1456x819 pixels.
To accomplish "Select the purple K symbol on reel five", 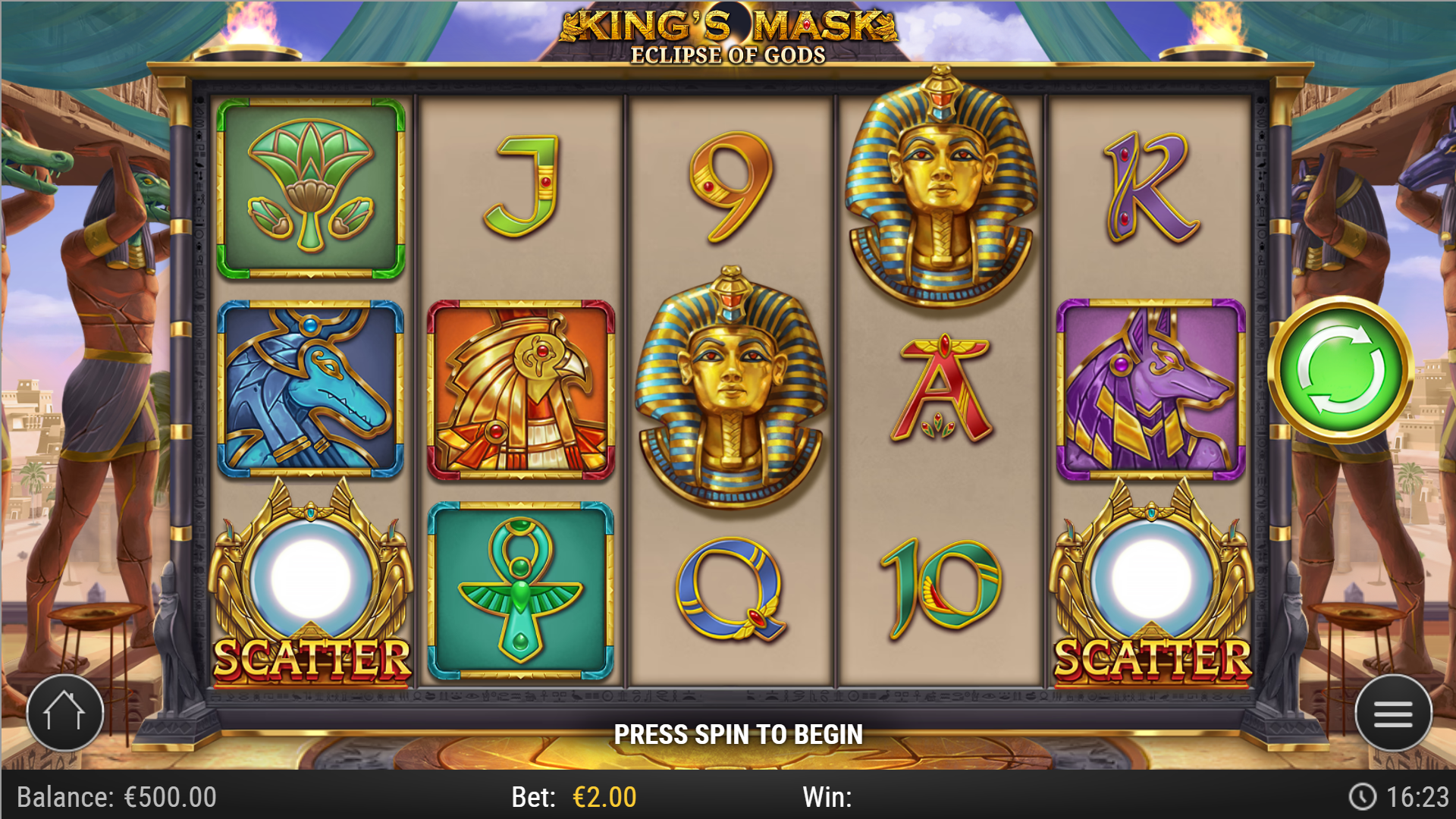I will (1152, 186).
